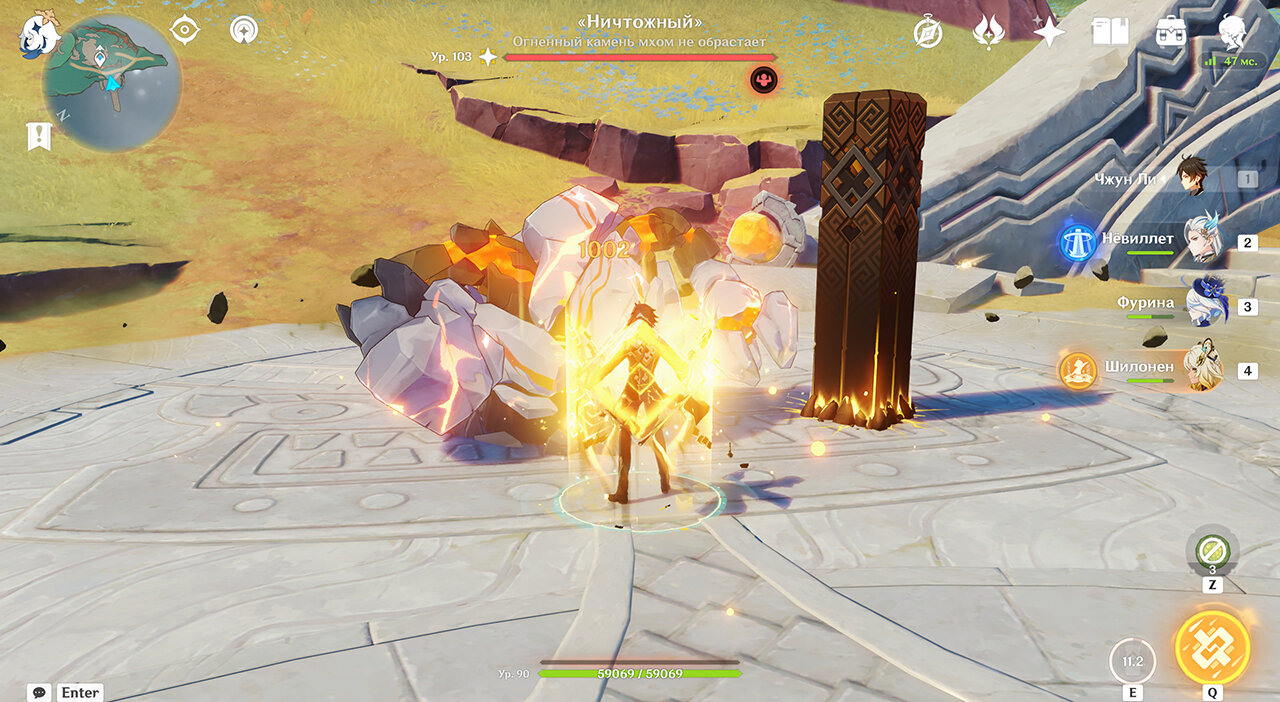Open the chat box speech bubble
This screenshot has width=1280, height=702.
(x=40, y=692)
